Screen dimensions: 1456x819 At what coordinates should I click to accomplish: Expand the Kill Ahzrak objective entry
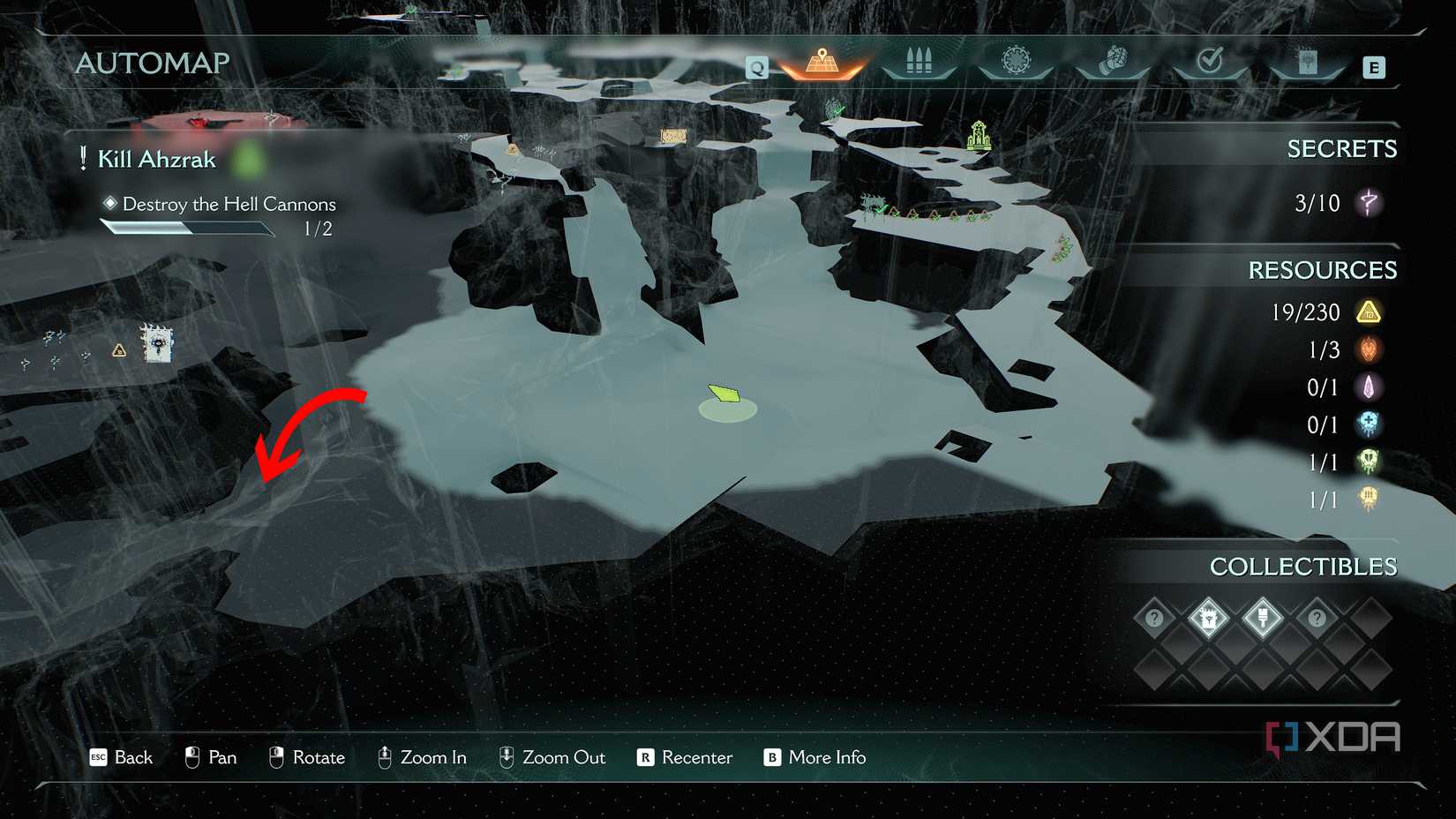pyautogui.click(x=157, y=160)
